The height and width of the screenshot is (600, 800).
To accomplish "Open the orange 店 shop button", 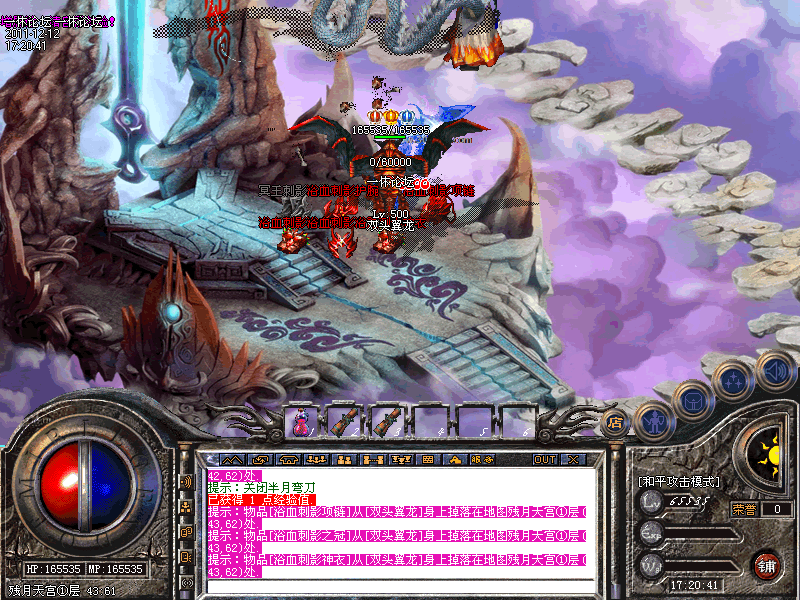I will (x=616, y=424).
